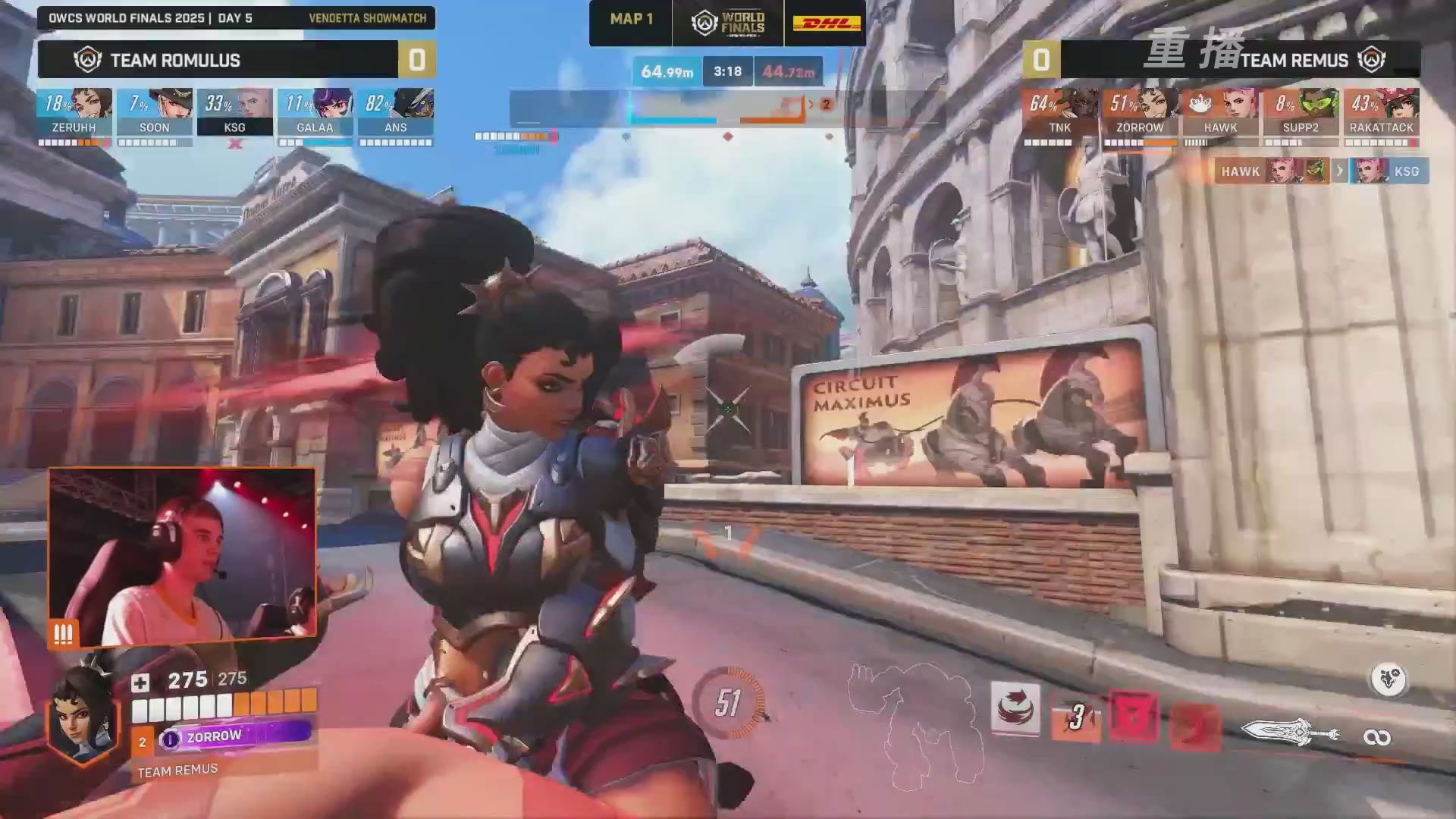Viewport: 1456px width, 819px height.
Task: Click the greatsword weapon icon
Action: pos(1290,733)
